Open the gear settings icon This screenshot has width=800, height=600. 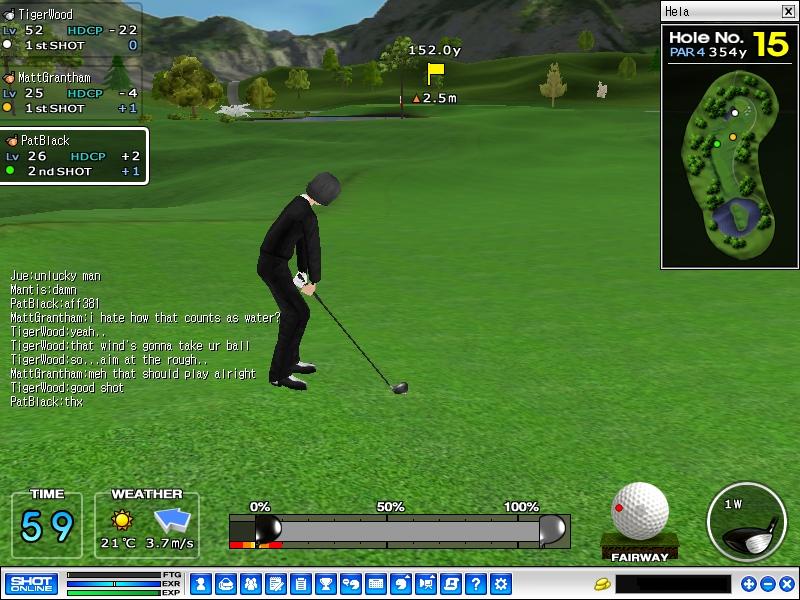click(x=501, y=584)
